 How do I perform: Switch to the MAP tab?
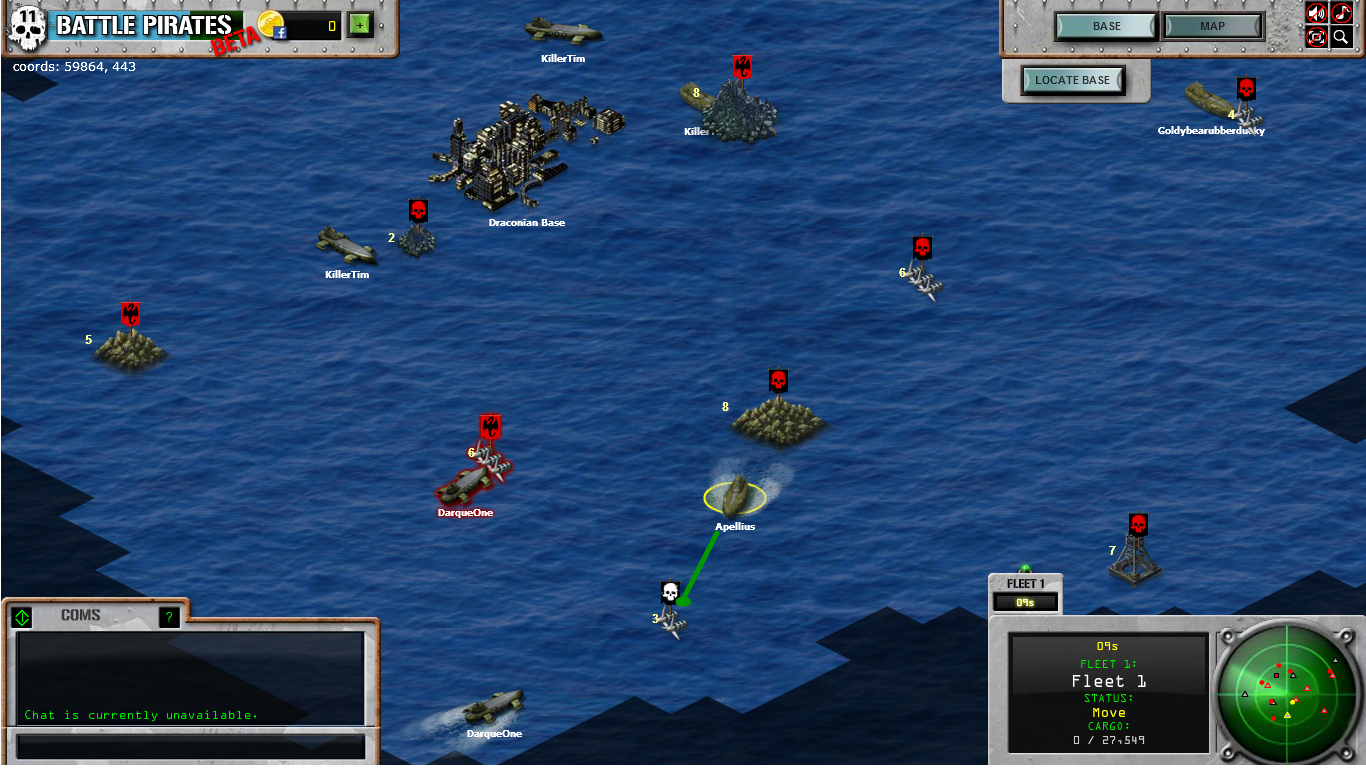1212,25
